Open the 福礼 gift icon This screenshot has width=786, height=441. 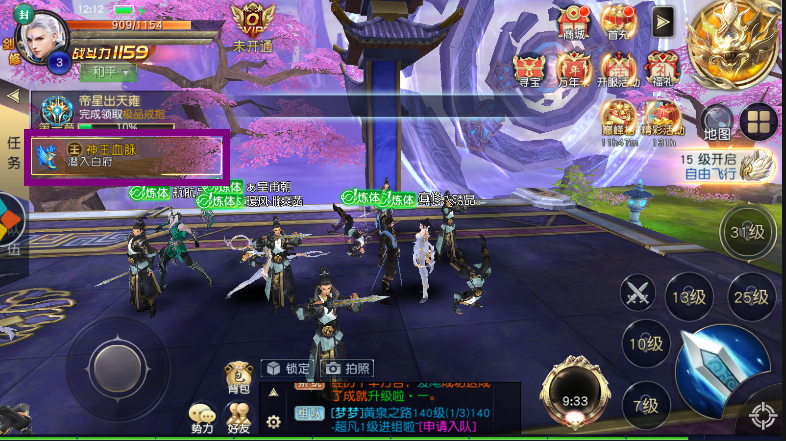[x=661, y=69]
